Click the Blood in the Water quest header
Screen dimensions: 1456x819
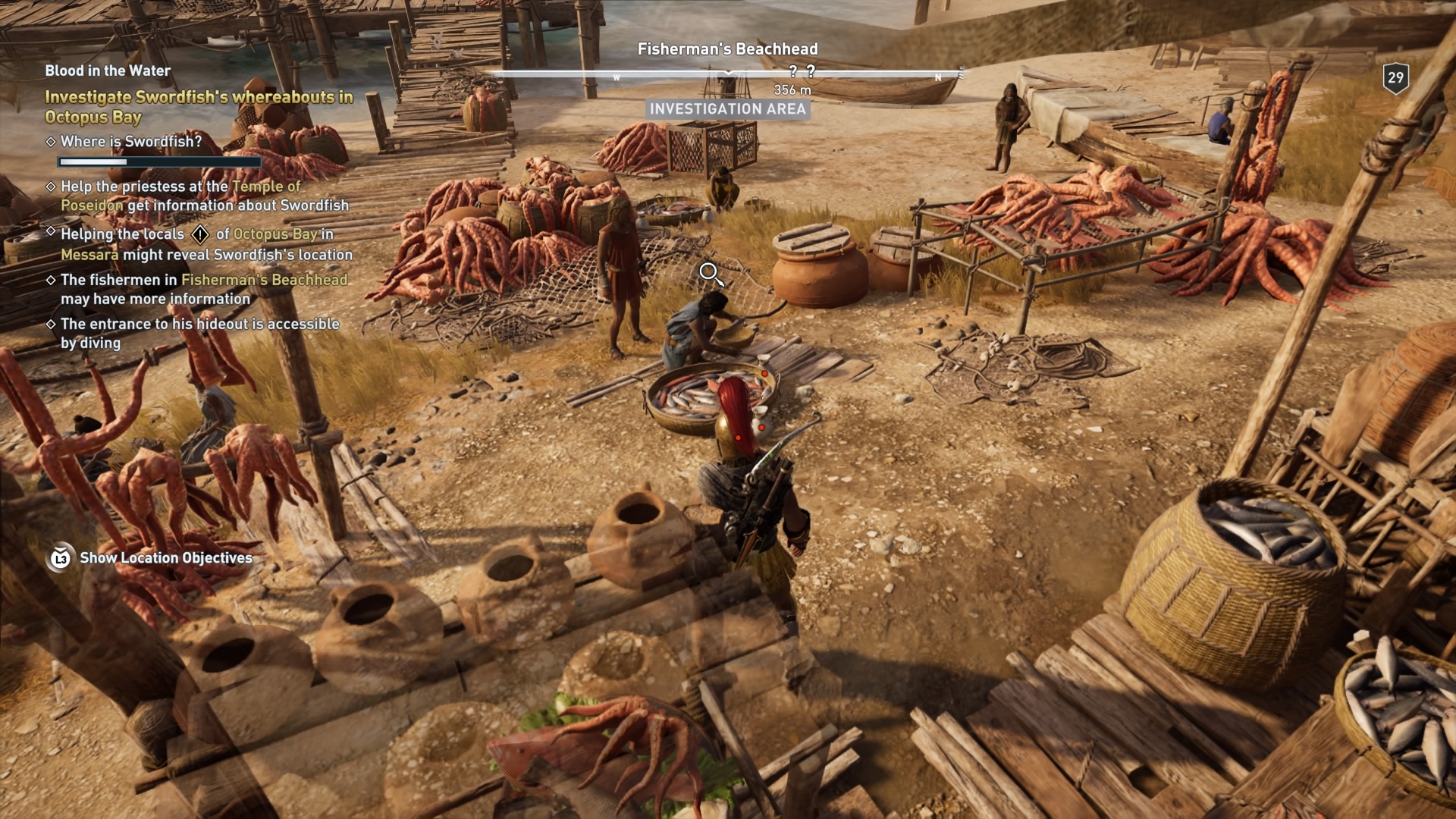pyautogui.click(x=108, y=70)
